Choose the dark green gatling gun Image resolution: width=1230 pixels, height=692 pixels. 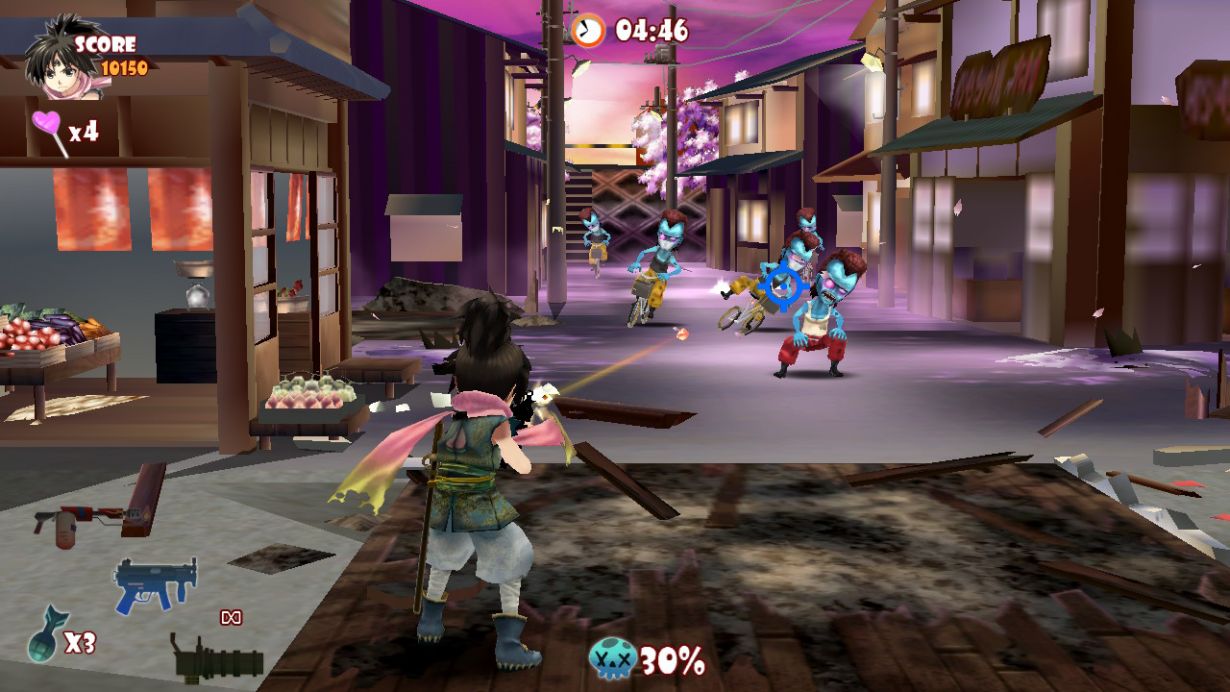pos(216,658)
